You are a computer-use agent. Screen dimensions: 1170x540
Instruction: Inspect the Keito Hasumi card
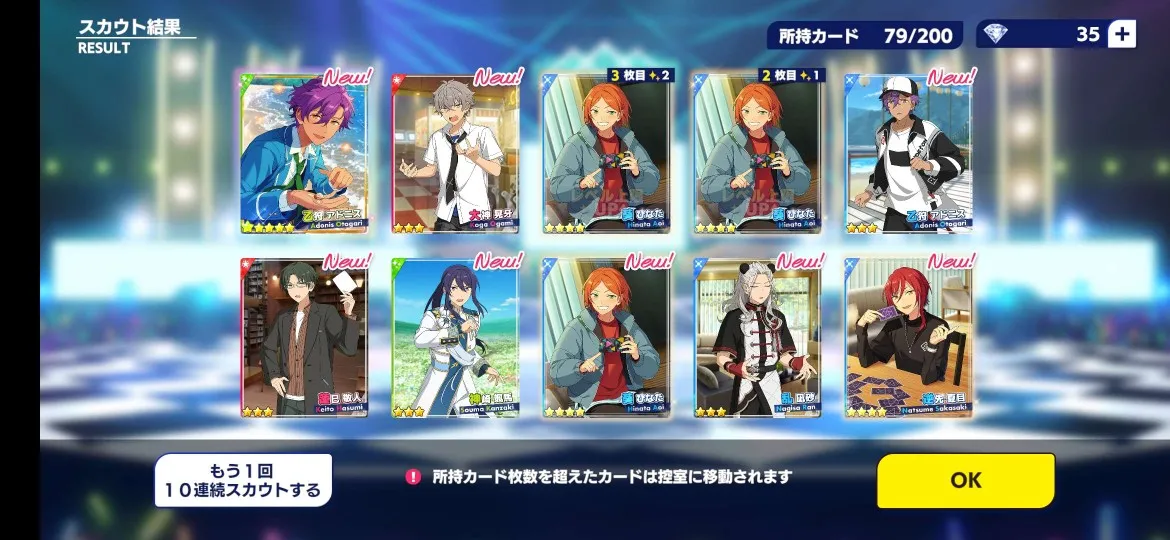coord(303,337)
